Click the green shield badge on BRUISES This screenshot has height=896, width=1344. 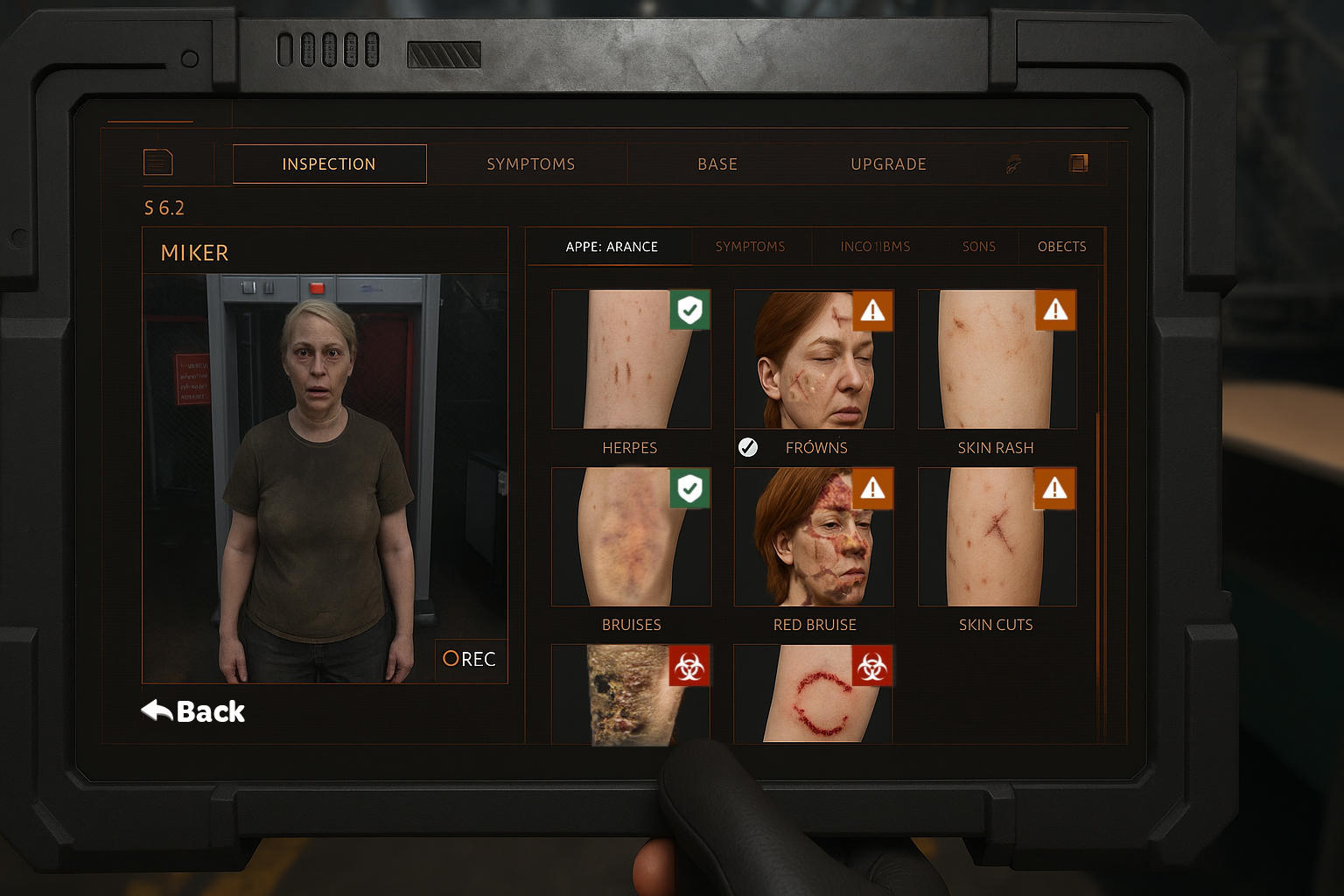click(689, 489)
